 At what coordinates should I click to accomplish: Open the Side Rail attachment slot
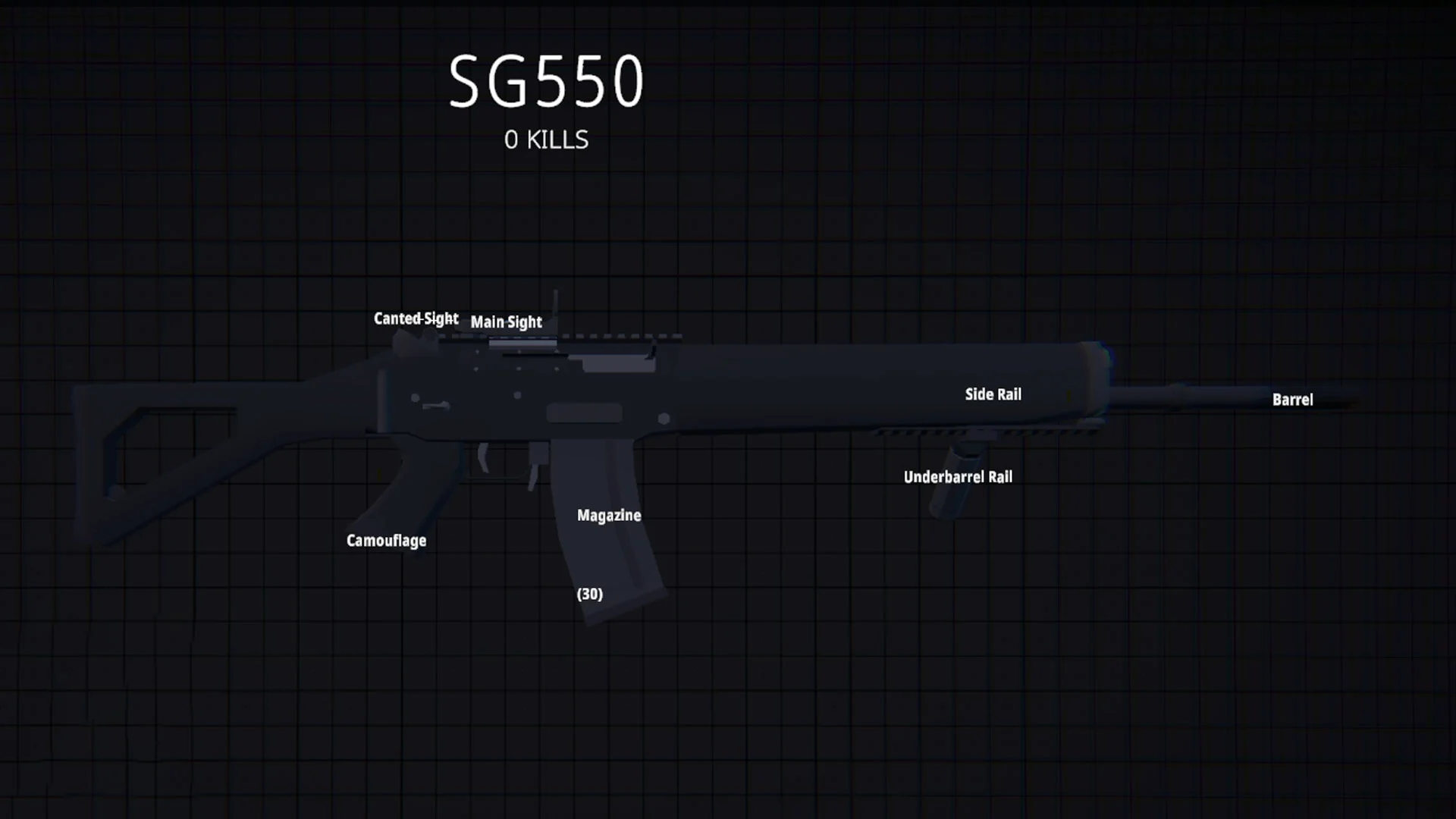(993, 394)
